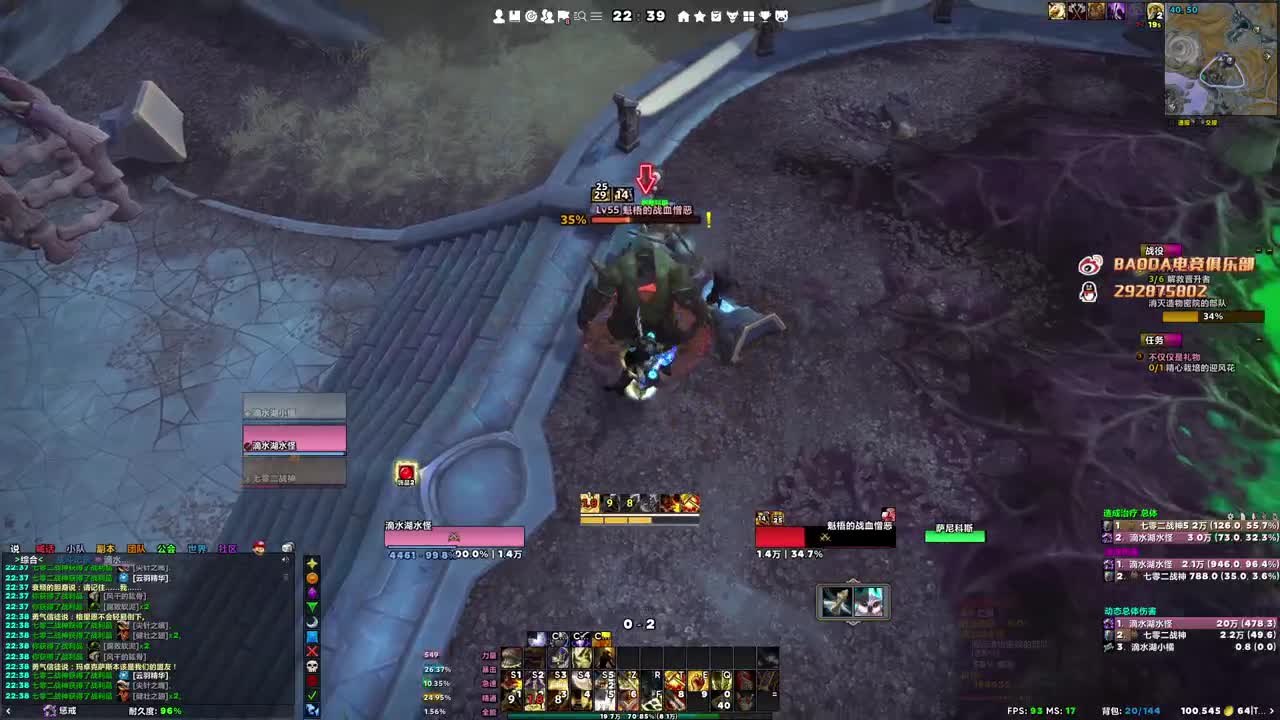Switch to the 公会 chat tab

click(x=166, y=549)
